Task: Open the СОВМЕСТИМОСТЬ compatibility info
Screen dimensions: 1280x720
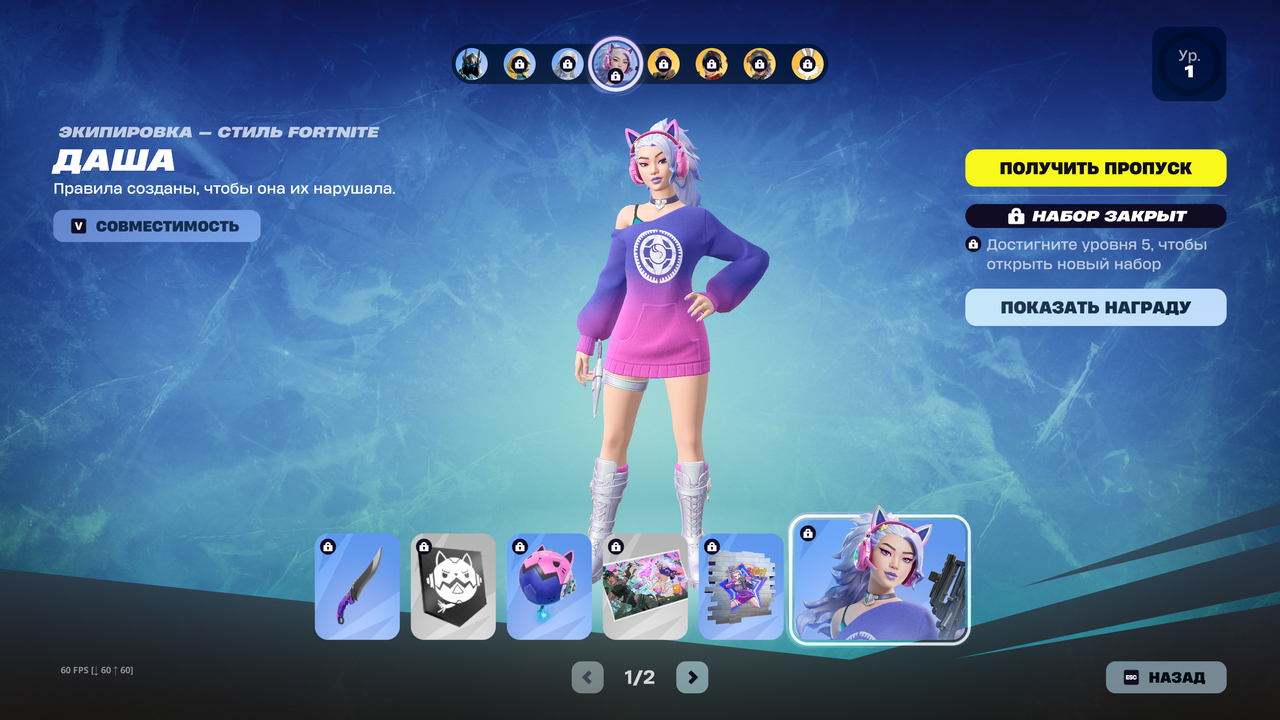Action: pos(157,226)
